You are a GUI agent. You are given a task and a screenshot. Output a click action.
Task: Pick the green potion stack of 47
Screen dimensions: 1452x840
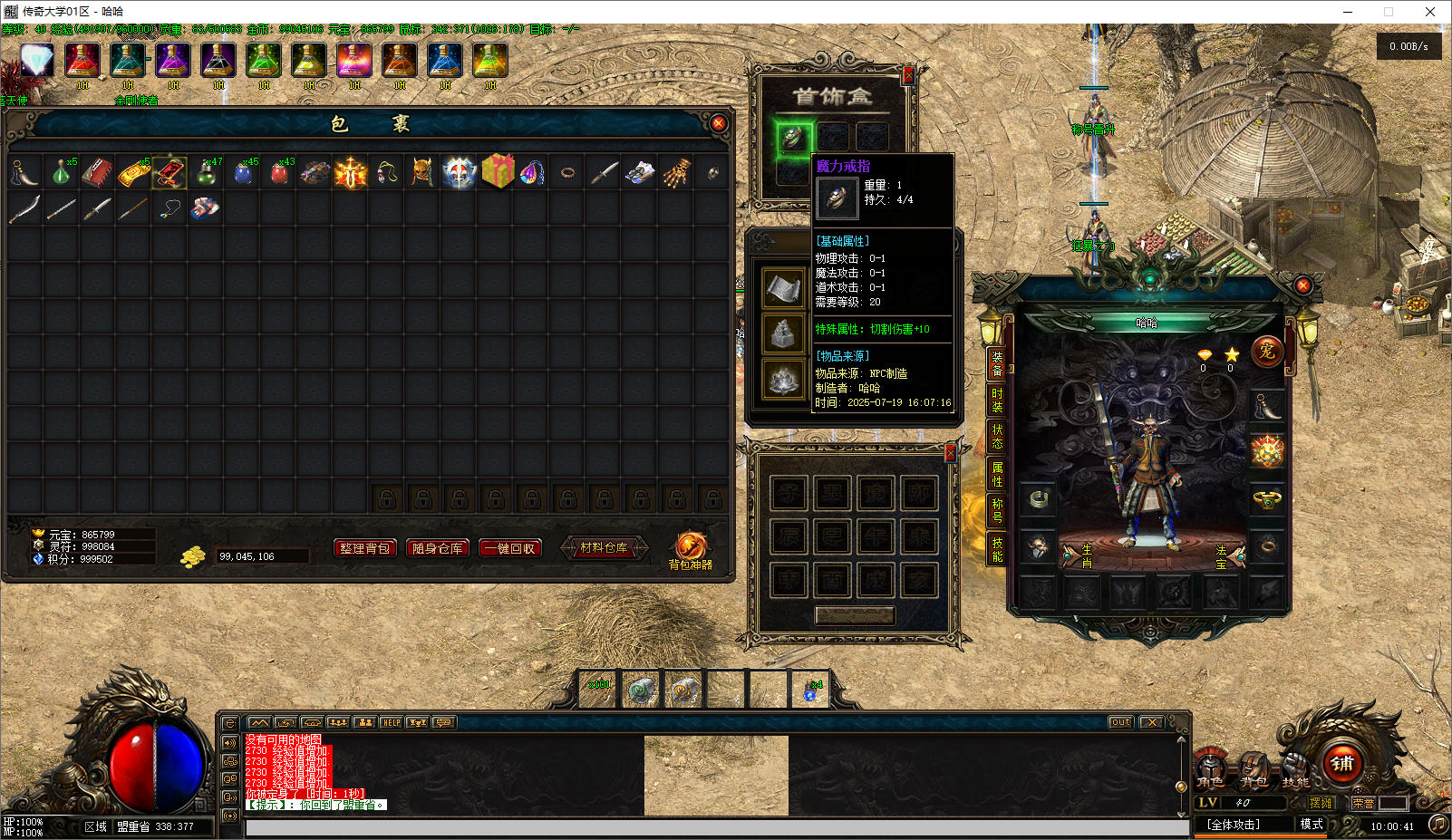[207, 172]
